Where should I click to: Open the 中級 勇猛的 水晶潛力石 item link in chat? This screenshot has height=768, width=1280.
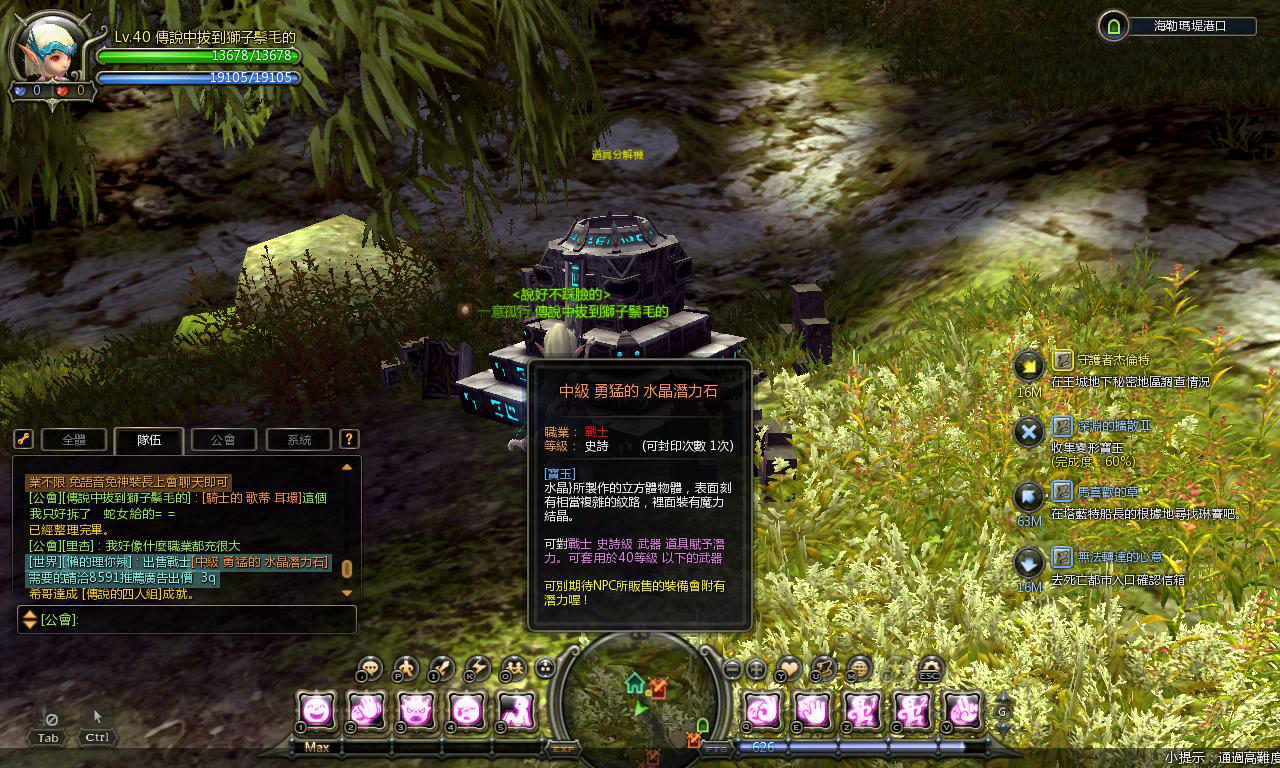265,563
